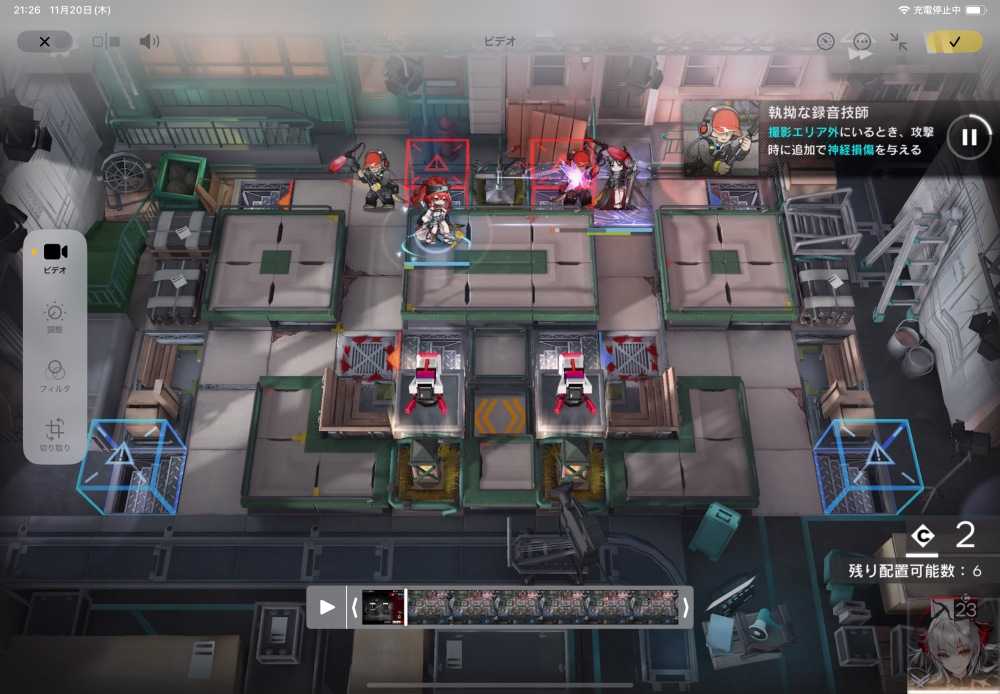Play the video clip from the timeline

click(x=326, y=607)
